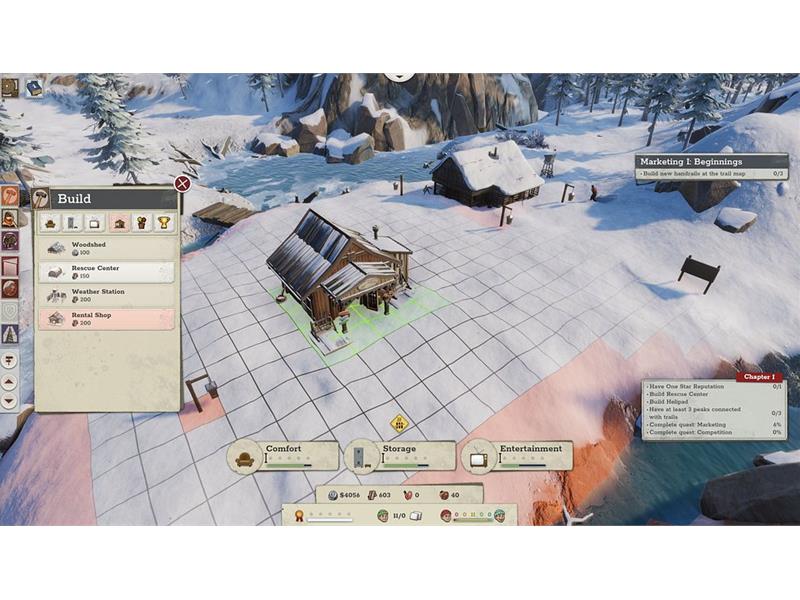The width and height of the screenshot is (800, 600).
Task: Click the Entertainment television icon
Action: click(x=478, y=457)
